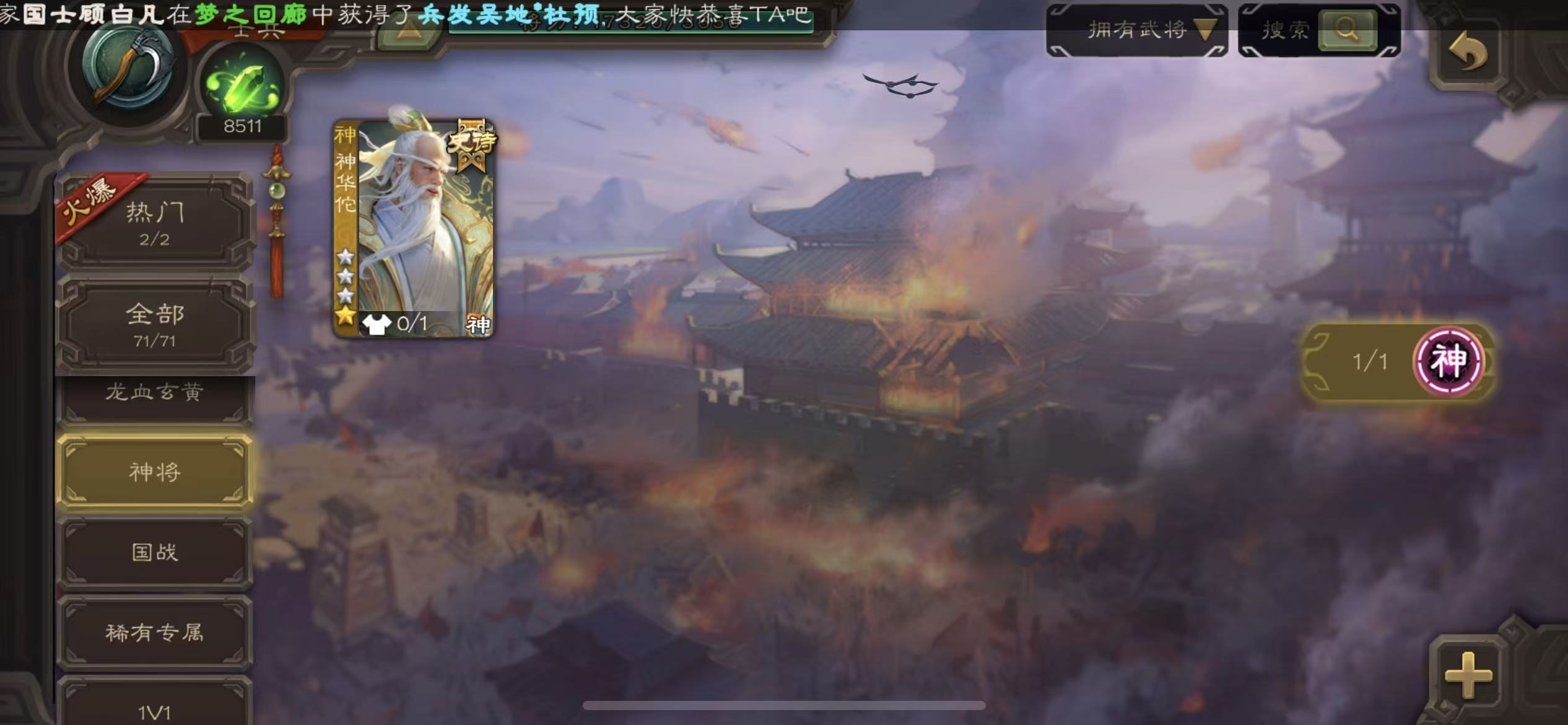Select the 神华佗 general card
Image resolution: width=1568 pixels, height=725 pixels.
(414, 228)
